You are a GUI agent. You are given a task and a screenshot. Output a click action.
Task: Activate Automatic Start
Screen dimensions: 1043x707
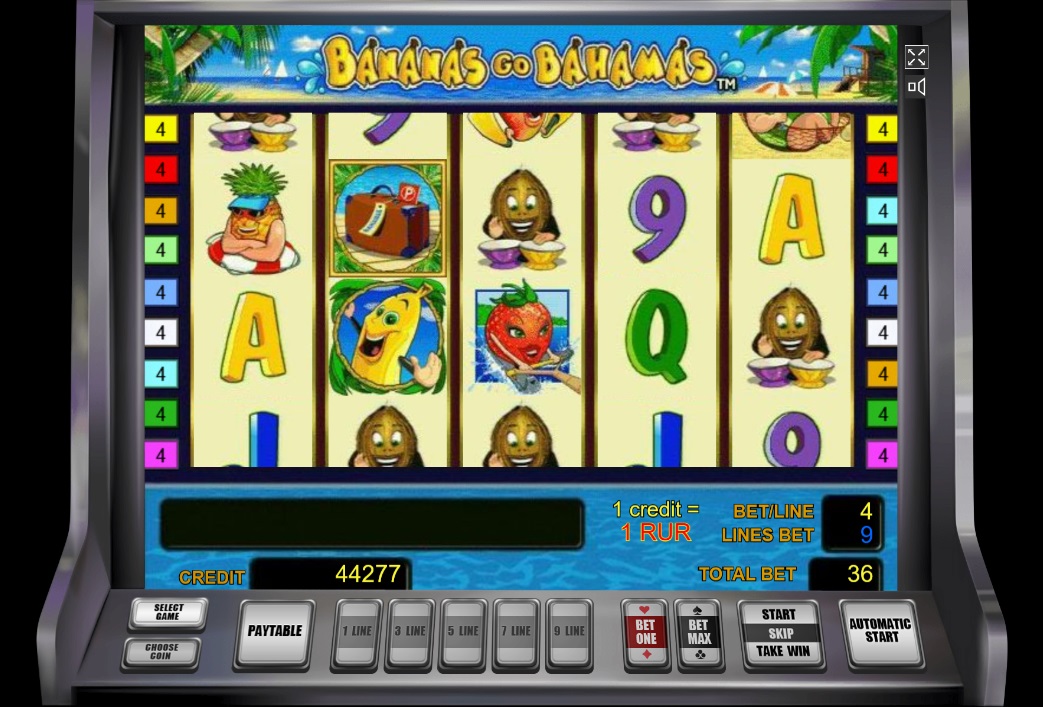tap(880, 631)
